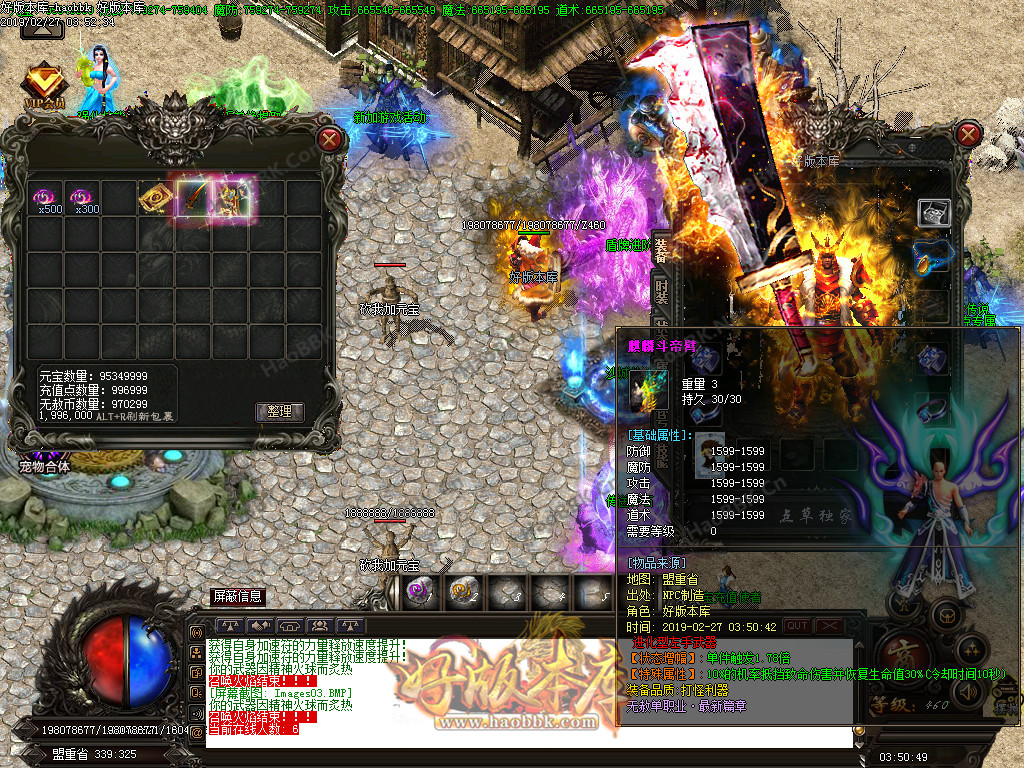Select the x500 purple swirl item
Viewport: 1024px width, 768px height.
pyautogui.click(x=45, y=198)
